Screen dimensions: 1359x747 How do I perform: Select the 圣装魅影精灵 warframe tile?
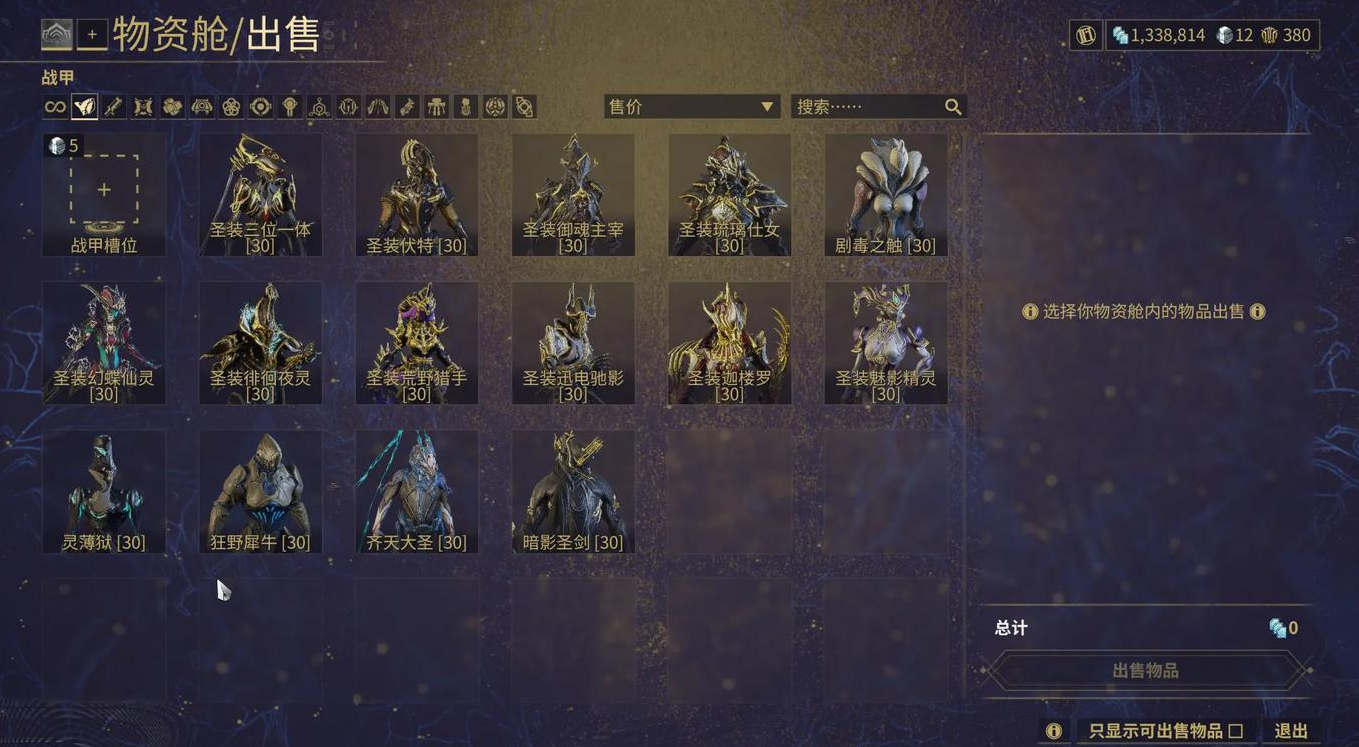pyautogui.click(x=885, y=343)
